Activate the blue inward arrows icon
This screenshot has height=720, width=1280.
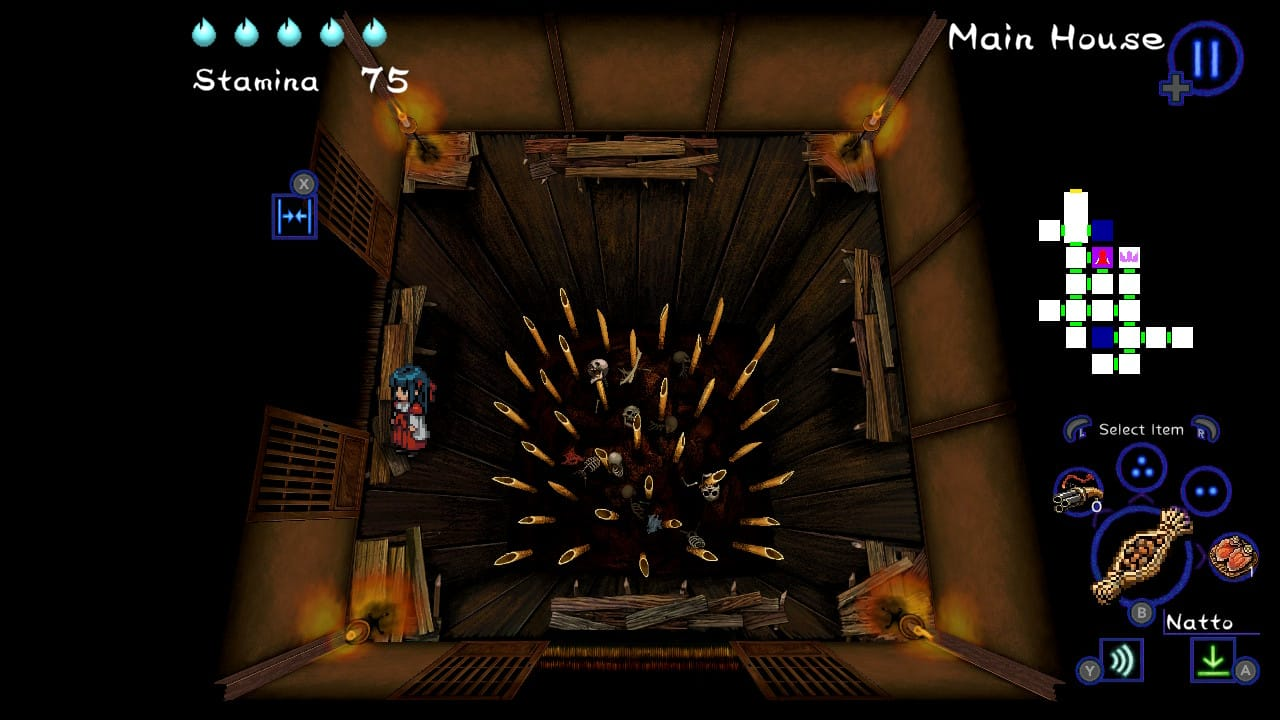point(294,217)
